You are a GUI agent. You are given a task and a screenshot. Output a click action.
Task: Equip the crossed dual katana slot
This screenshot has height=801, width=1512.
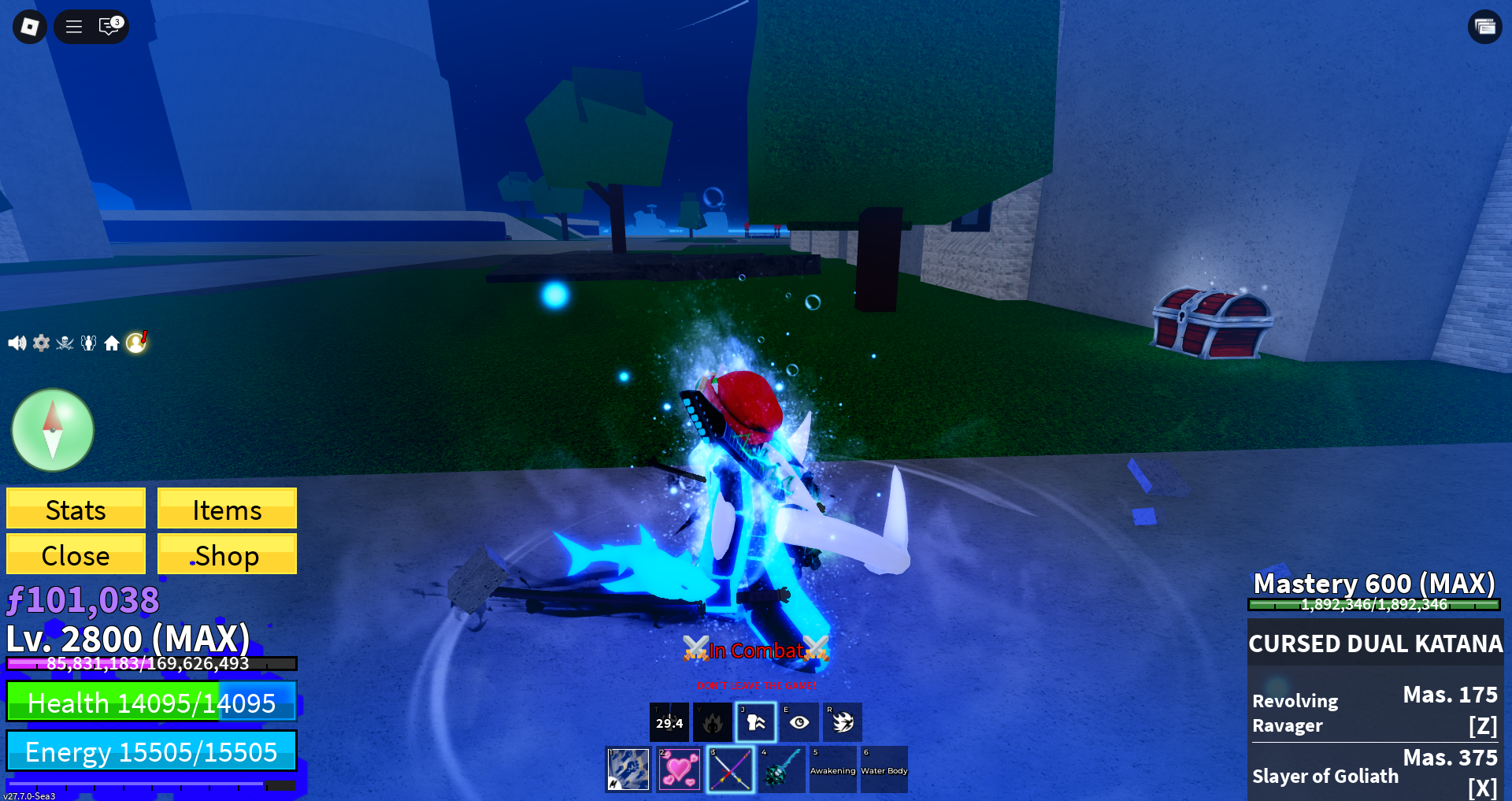(731, 769)
